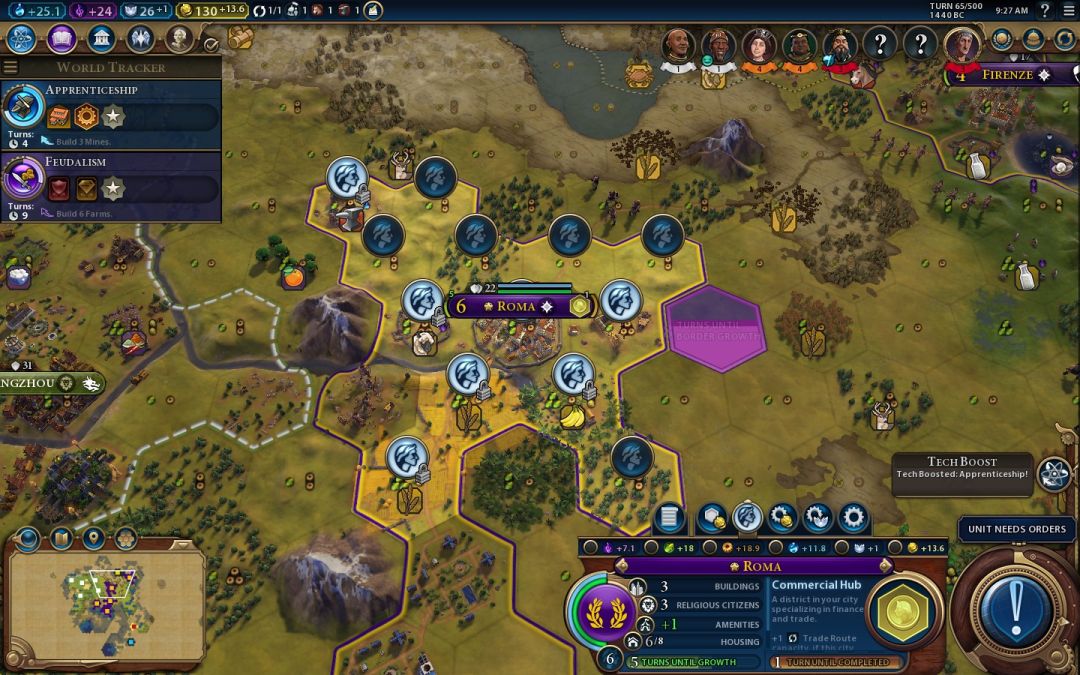Toggle the food yield focus circle
The image size is (1080, 675).
click(x=651, y=548)
